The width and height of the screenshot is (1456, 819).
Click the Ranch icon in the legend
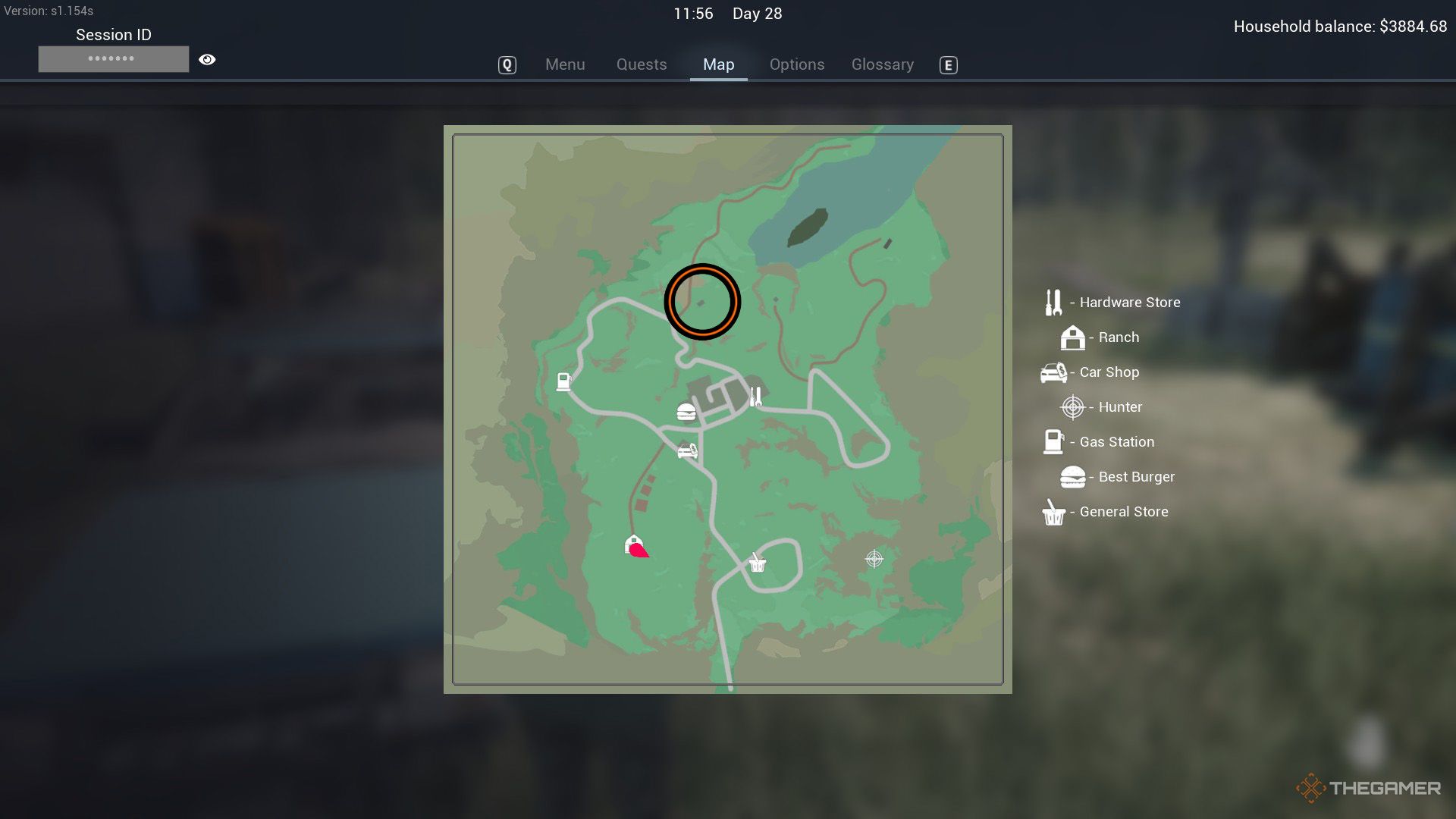(1072, 338)
